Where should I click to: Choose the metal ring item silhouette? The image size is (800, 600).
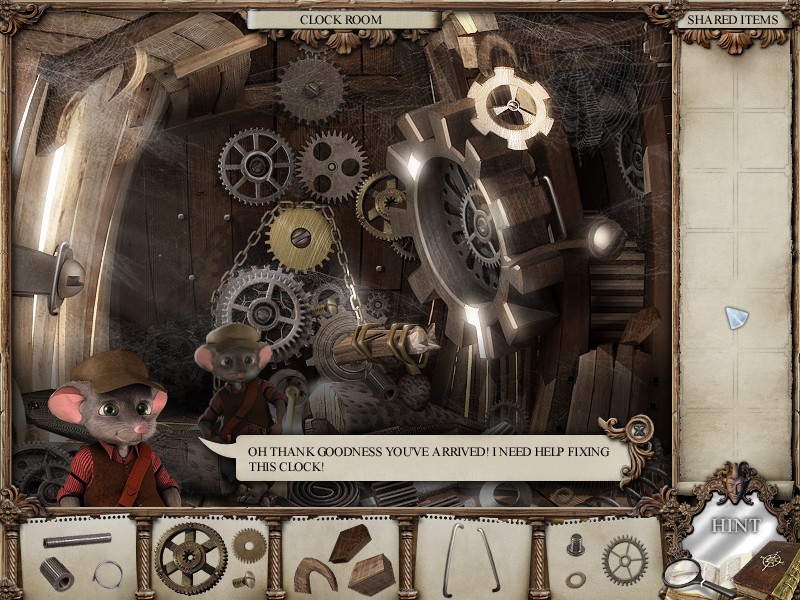107,574
